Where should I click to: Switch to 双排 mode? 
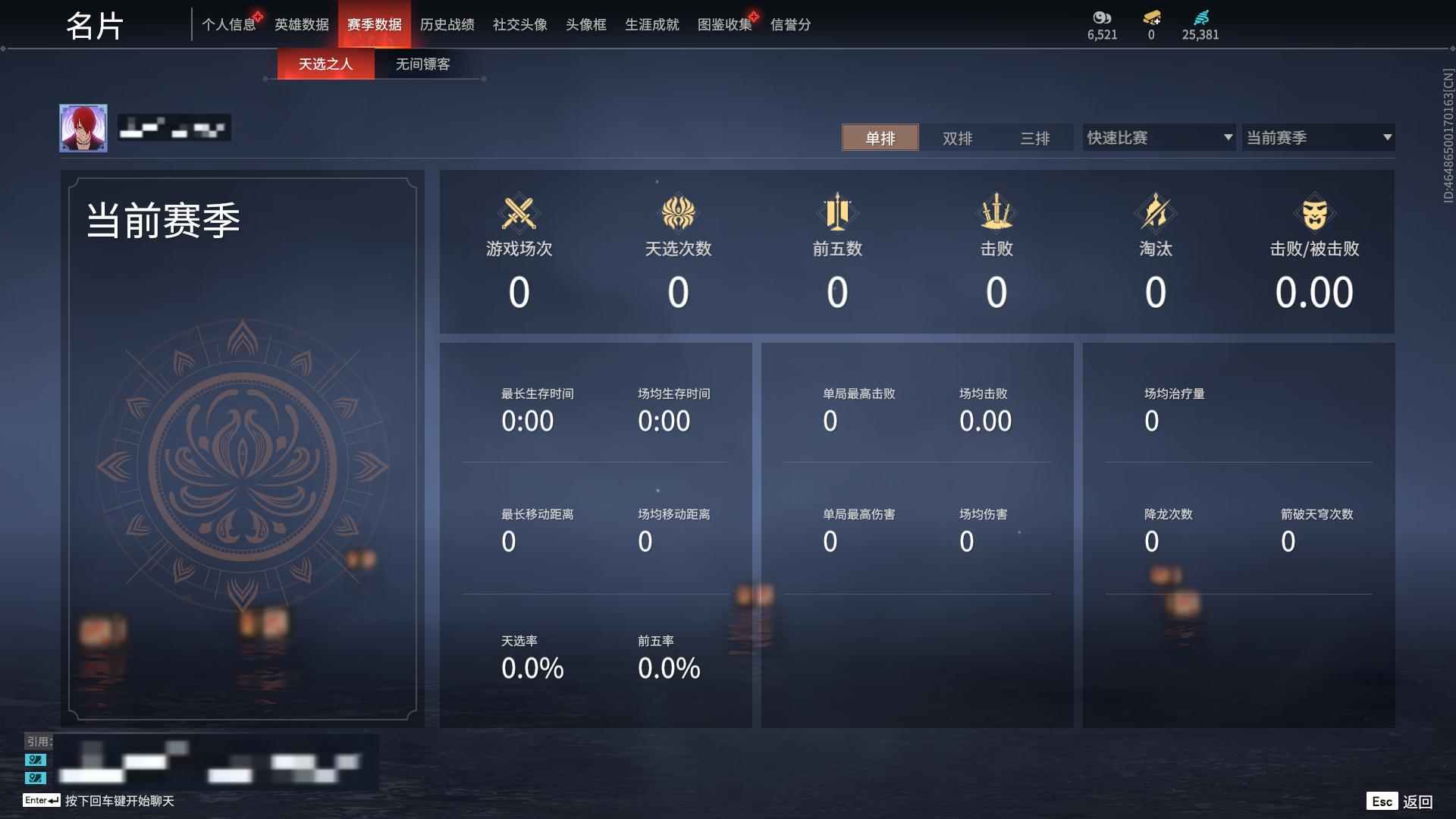pyautogui.click(x=956, y=138)
